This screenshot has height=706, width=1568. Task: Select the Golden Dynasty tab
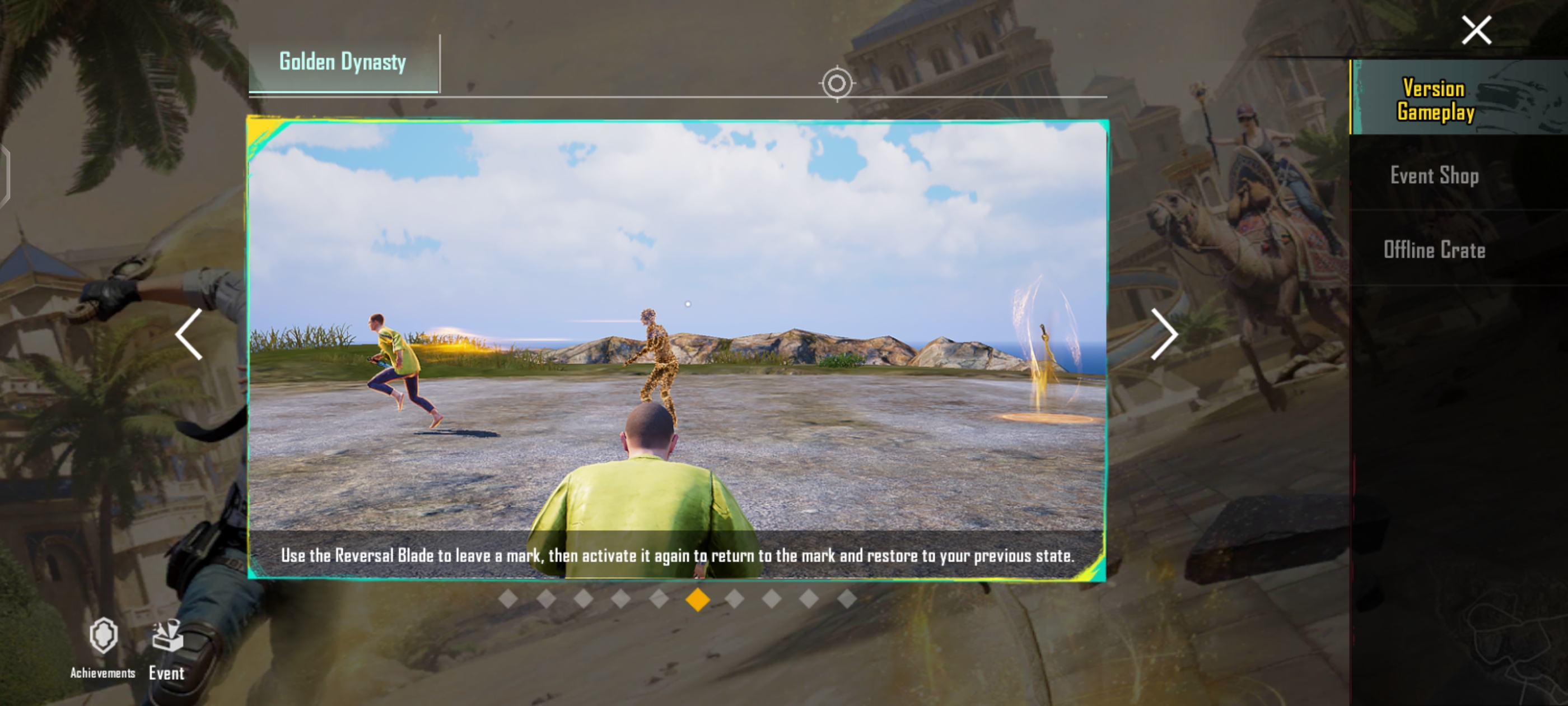tap(343, 63)
